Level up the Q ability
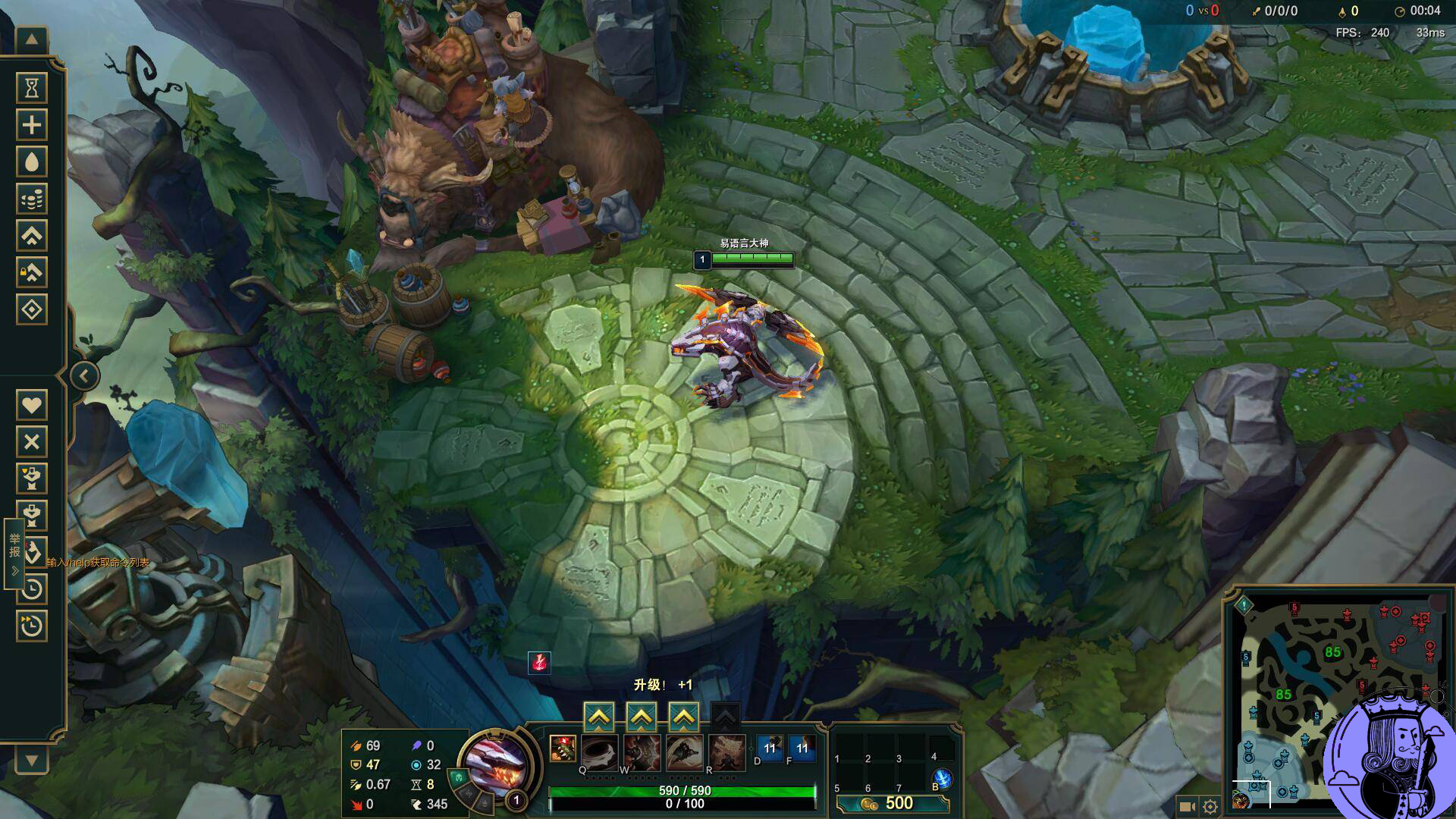The image size is (1456, 819). pos(599,717)
